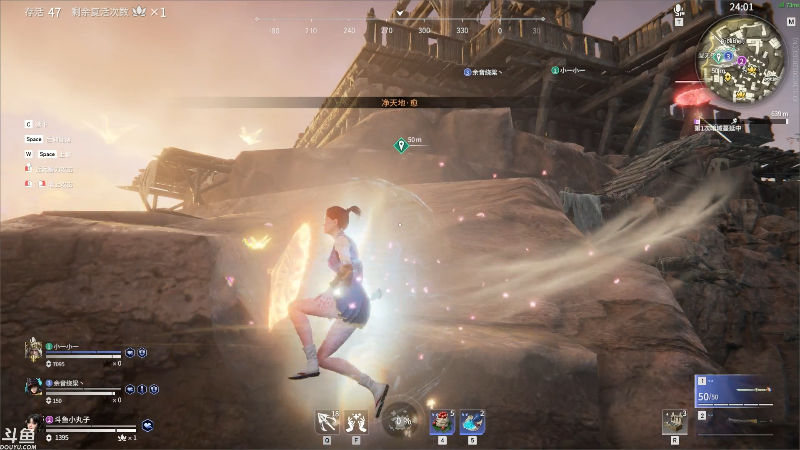Click the central energy gauge showing 0%

(x=401, y=420)
